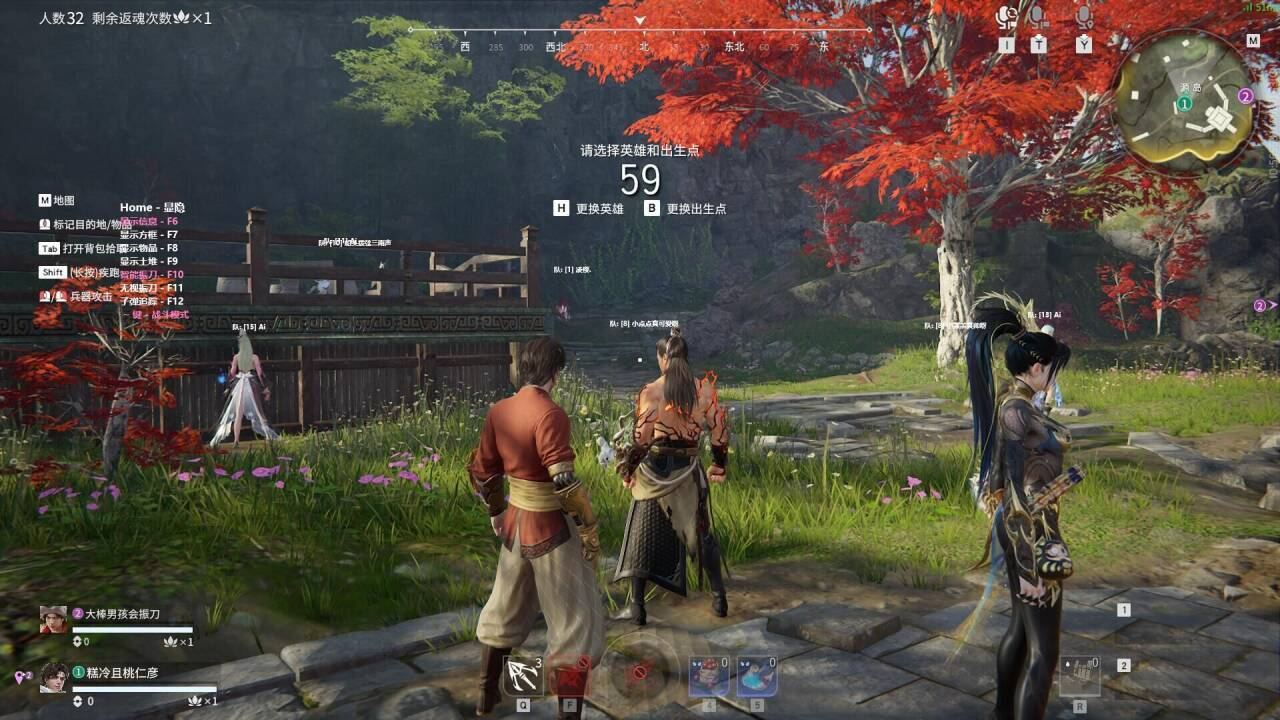The image size is (1280, 720).
Task: Activate the red hero skill icon
Action: pyautogui.click(x=570, y=676)
